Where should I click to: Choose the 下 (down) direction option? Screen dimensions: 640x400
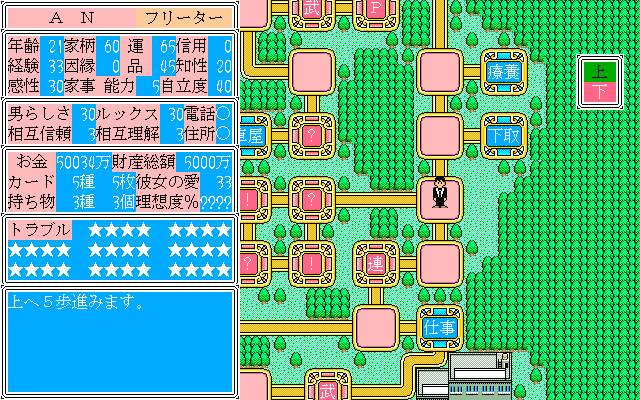[x=599, y=92]
